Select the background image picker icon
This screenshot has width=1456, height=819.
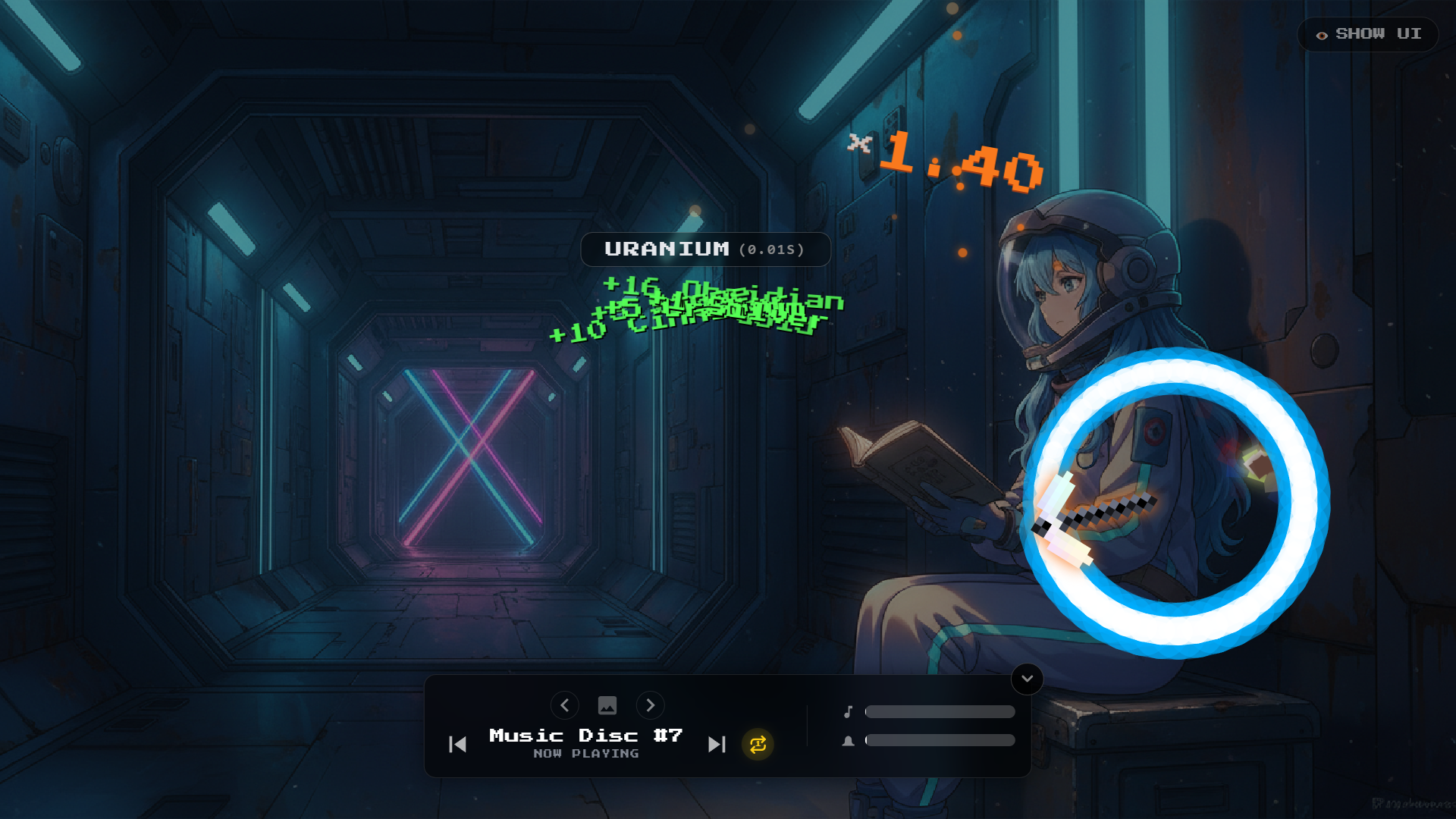click(607, 705)
